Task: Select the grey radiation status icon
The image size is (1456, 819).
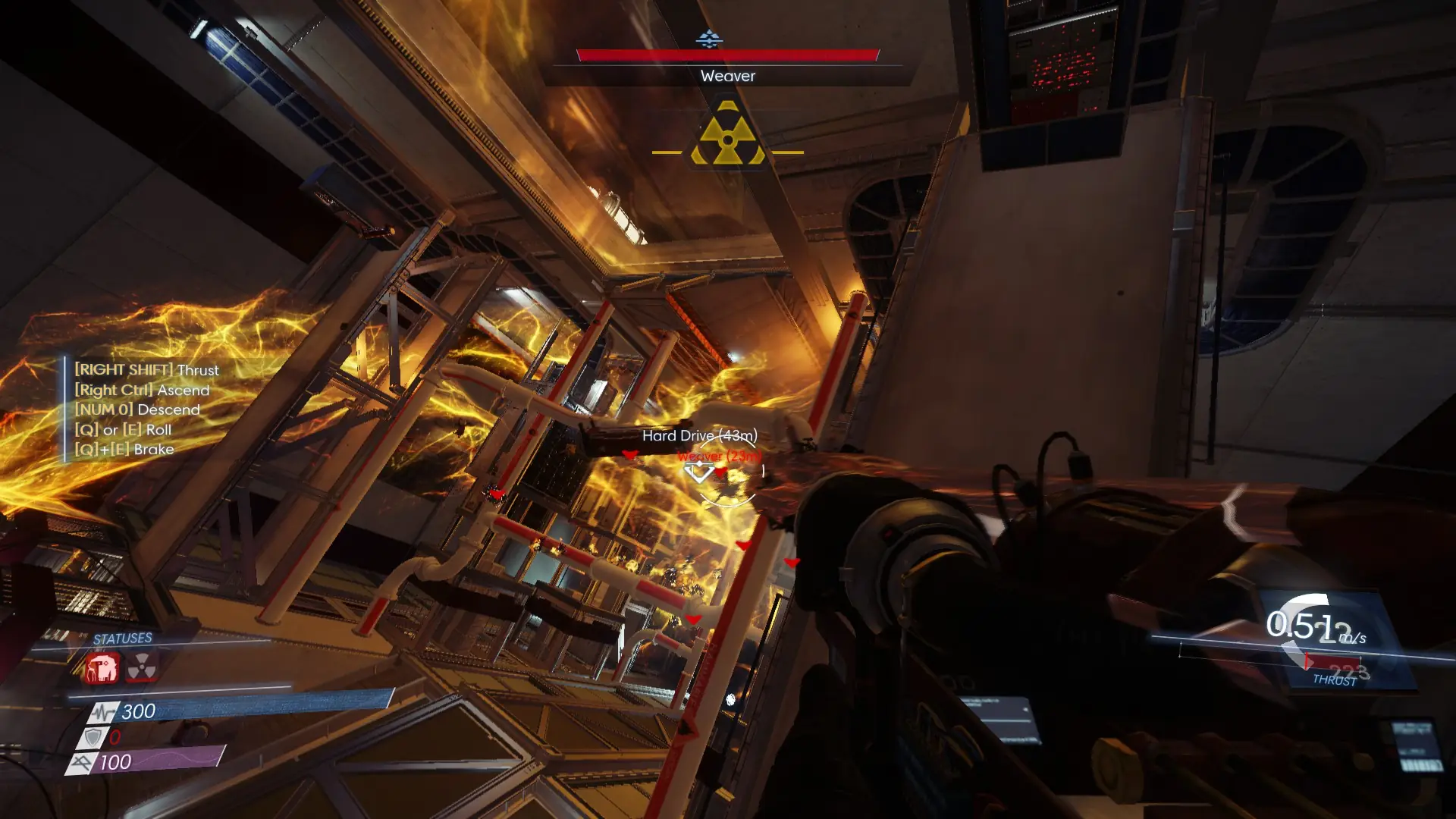Action: pyautogui.click(x=142, y=669)
